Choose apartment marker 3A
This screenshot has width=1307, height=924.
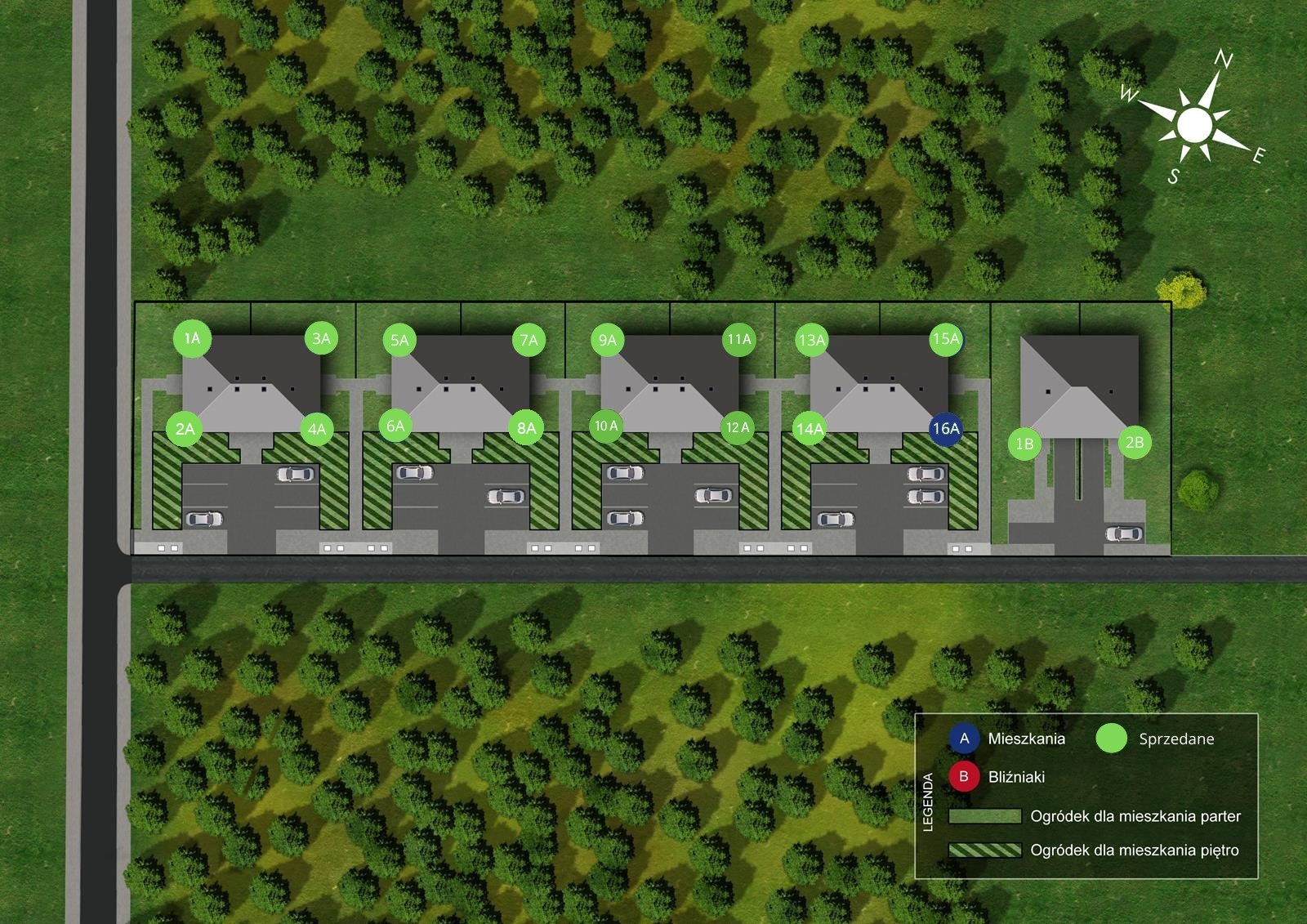coord(321,338)
